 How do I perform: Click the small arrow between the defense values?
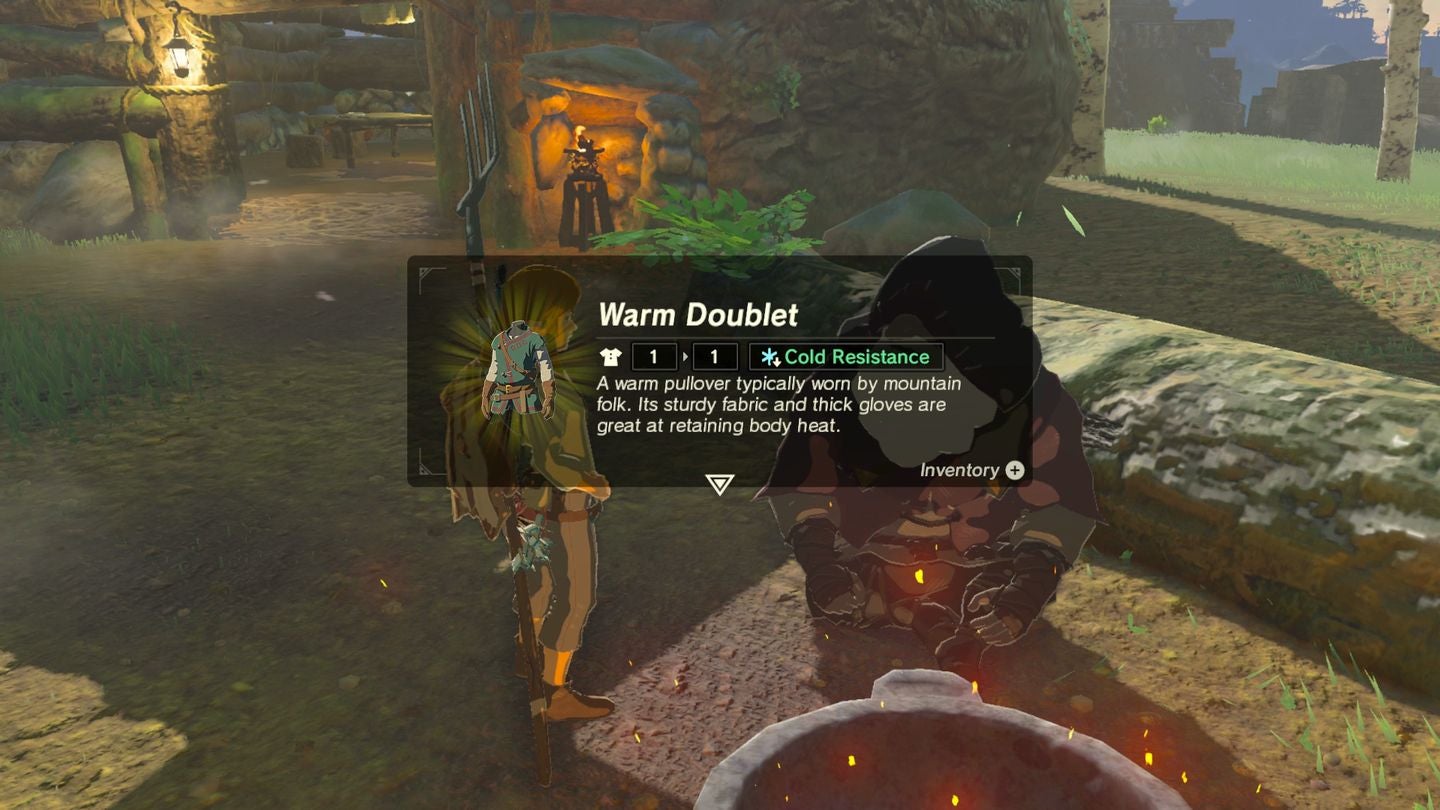(x=685, y=357)
